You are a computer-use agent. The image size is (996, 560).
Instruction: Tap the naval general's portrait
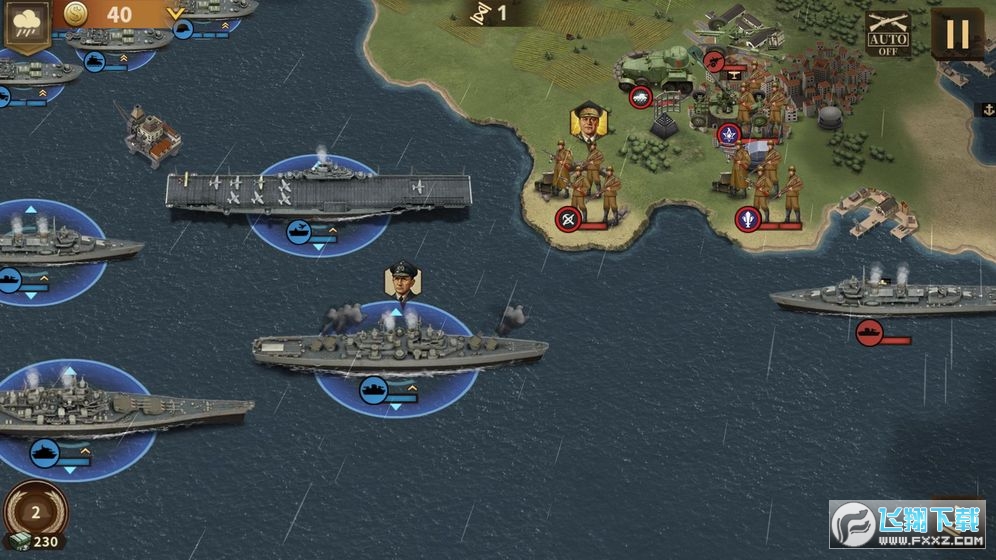coord(401,280)
